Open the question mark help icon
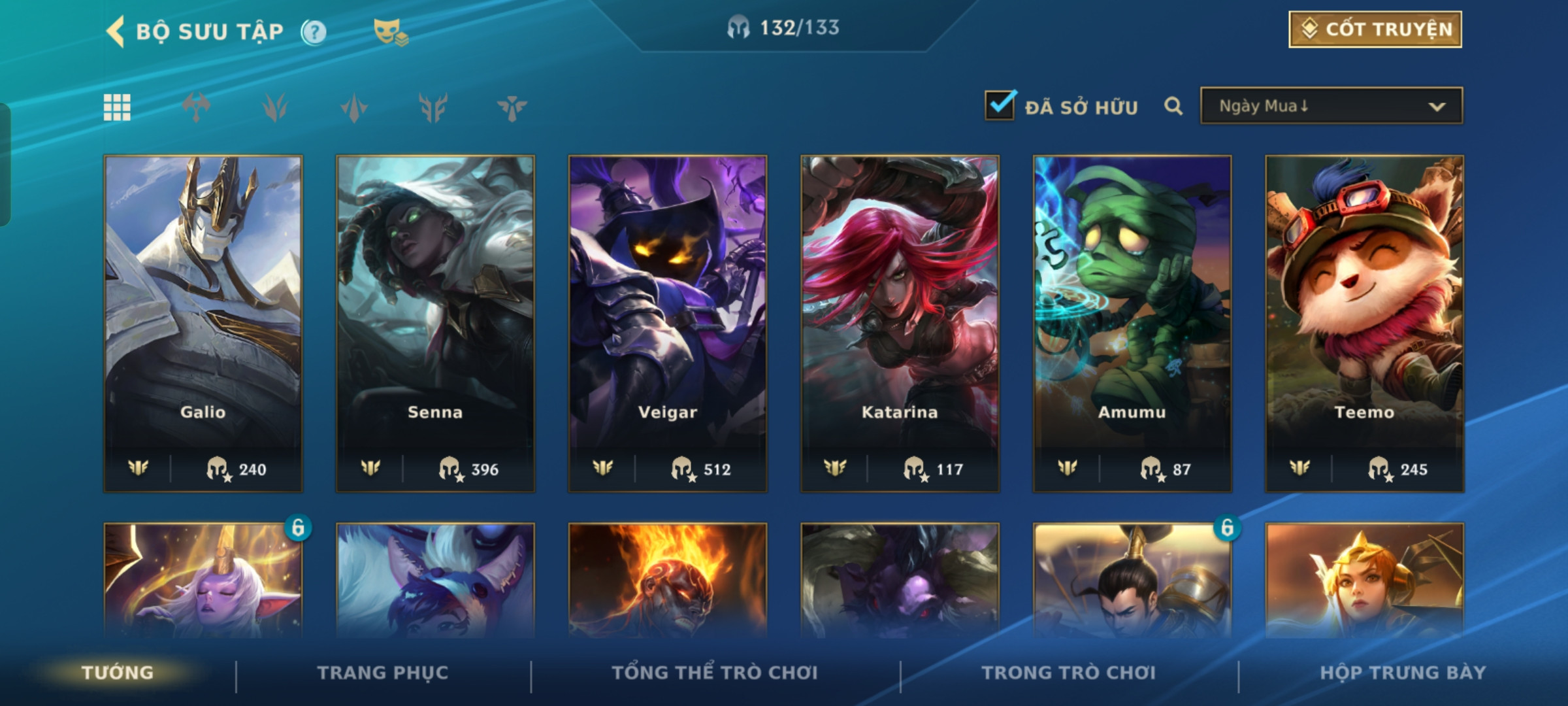This screenshot has width=1568, height=706. point(314,31)
